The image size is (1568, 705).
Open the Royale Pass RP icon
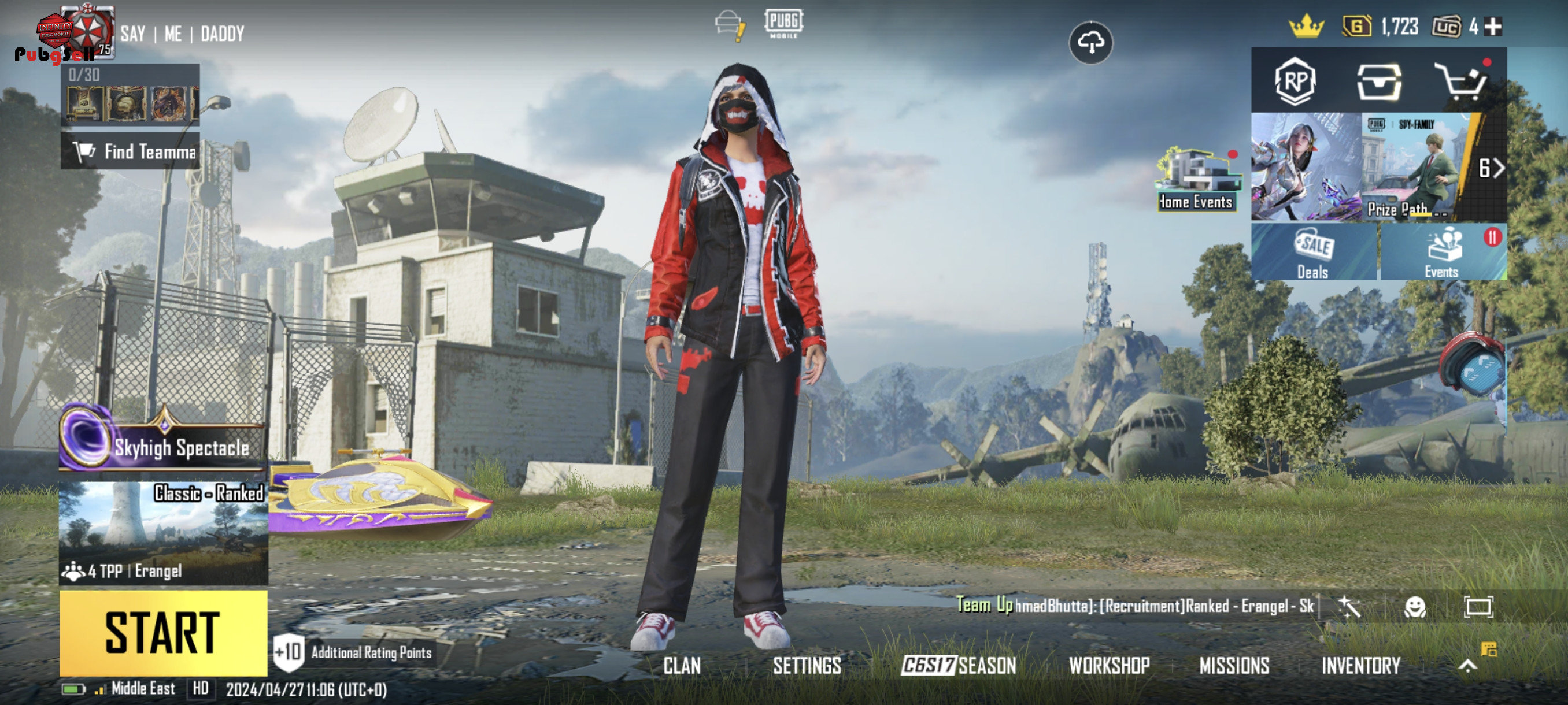pos(1295,81)
